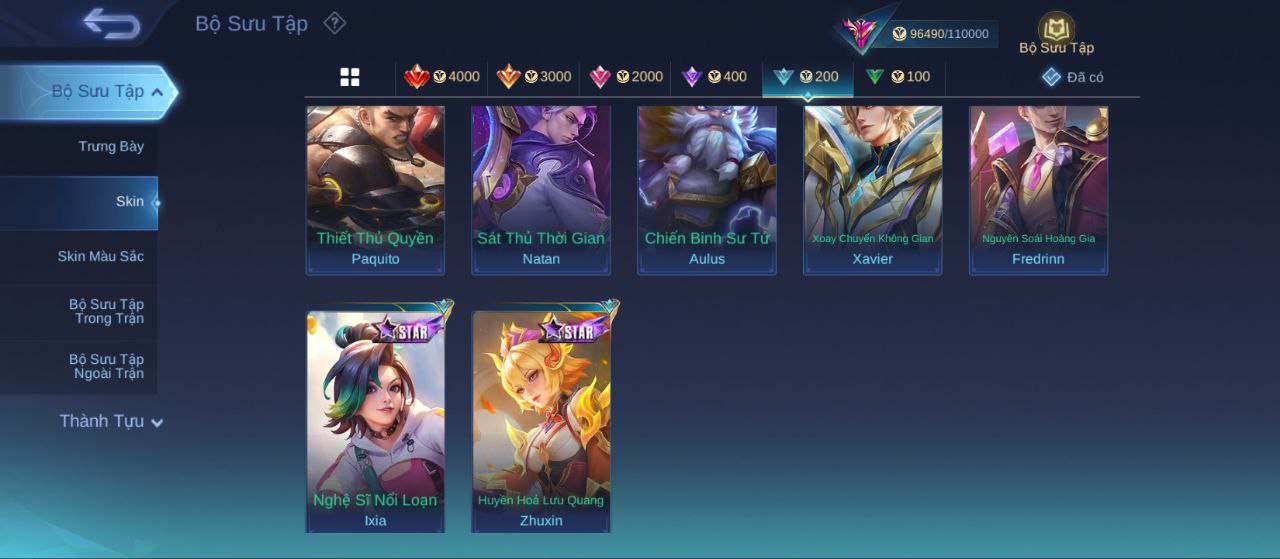
Task: Select the Xavier skin card
Action: pyautogui.click(x=872, y=189)
